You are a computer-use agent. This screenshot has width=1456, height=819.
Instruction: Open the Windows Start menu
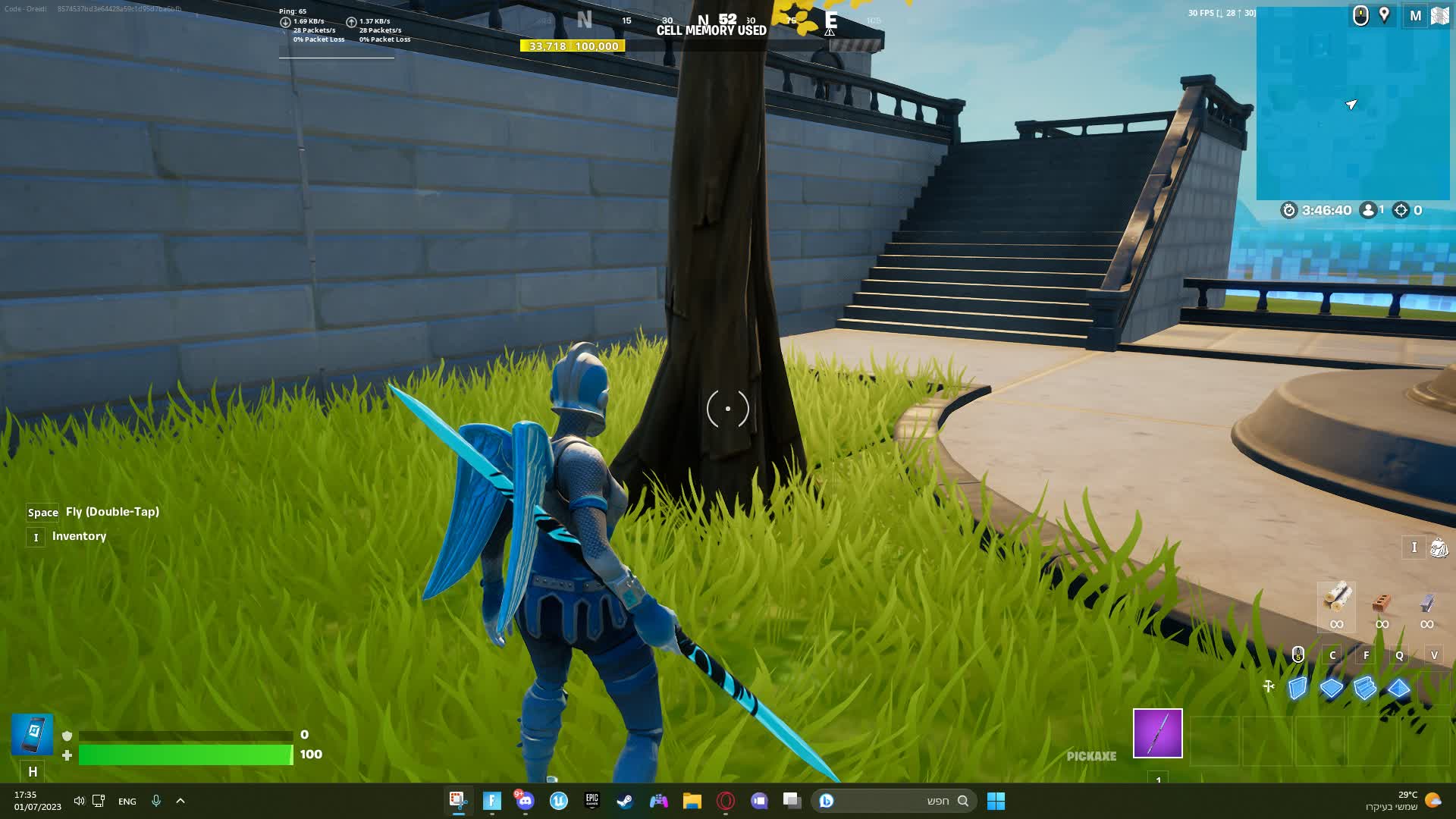coord(995,801)
